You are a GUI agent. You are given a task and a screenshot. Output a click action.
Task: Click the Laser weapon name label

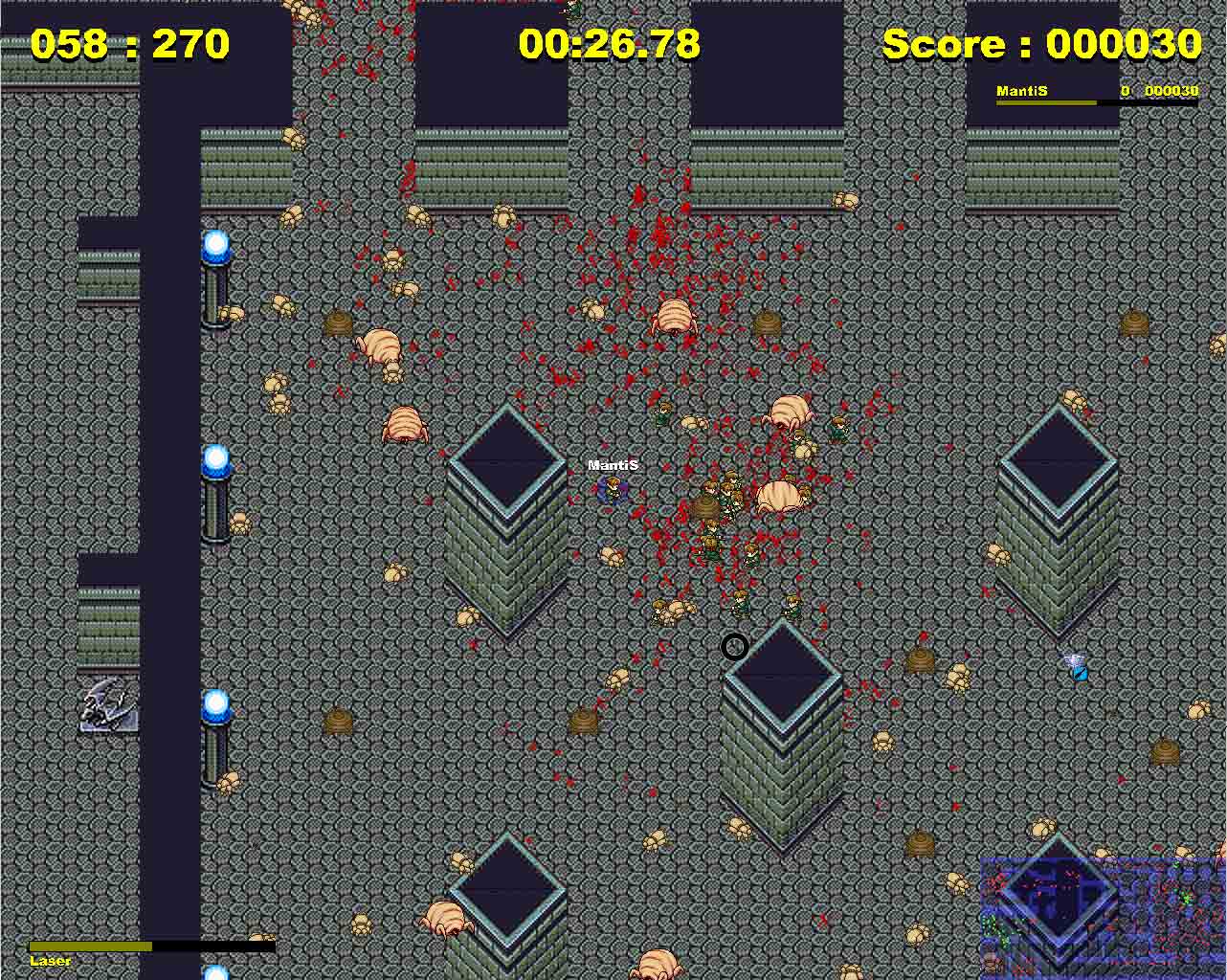50,961
